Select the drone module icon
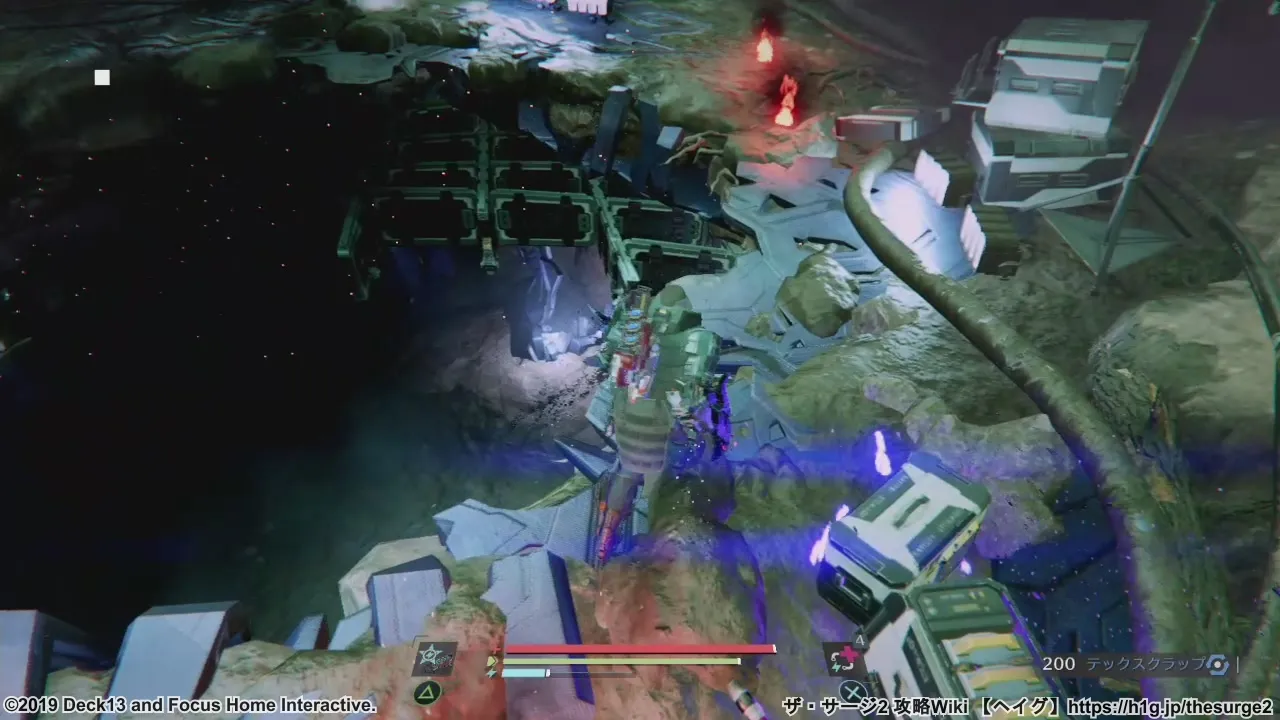Image resolution: width=1280 pixels, height=720 pixels. coord(434,659)
